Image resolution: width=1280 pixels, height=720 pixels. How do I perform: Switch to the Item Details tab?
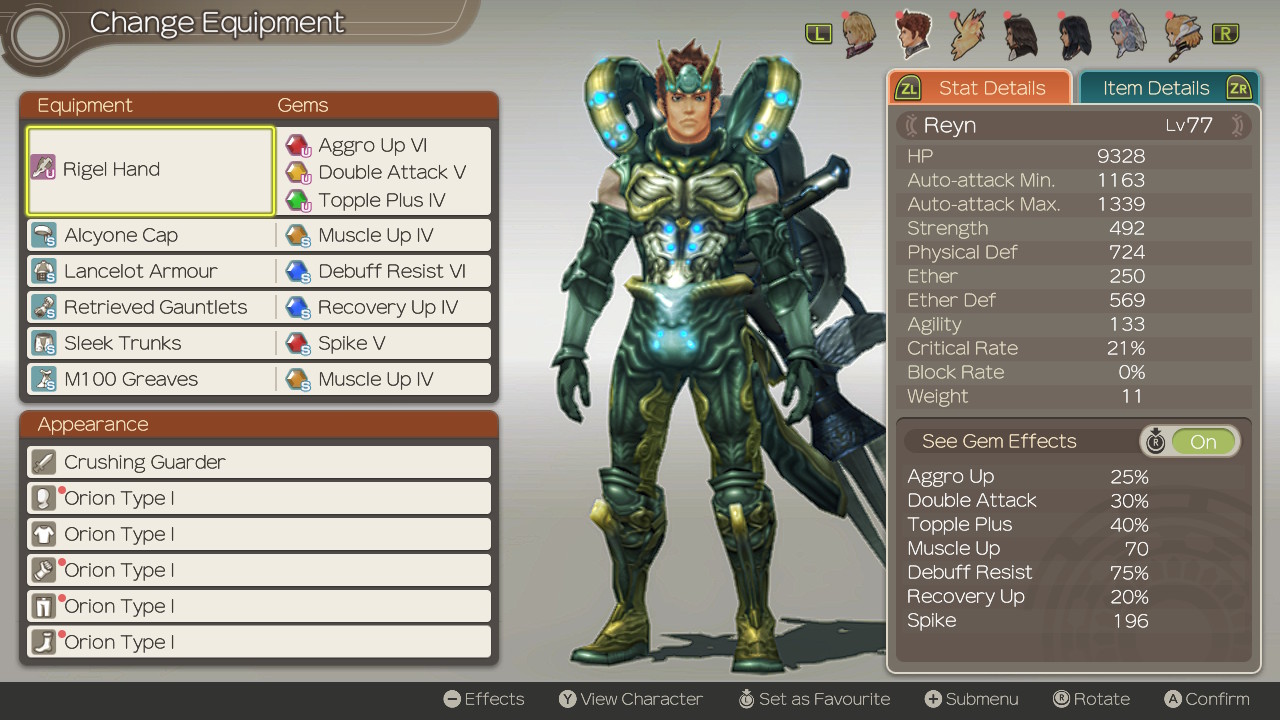point(1155,88)
